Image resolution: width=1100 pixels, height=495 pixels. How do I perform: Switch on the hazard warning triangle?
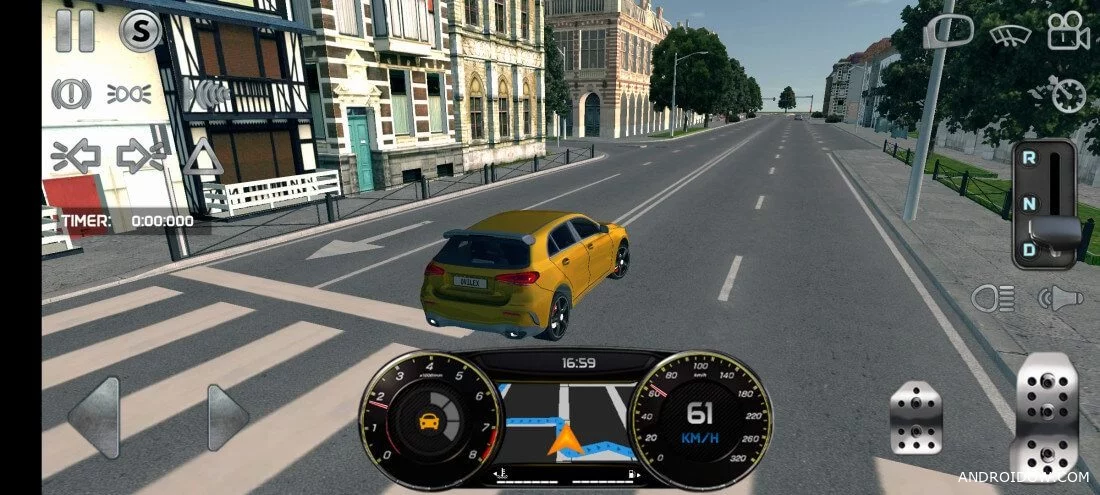coord(203,156)
